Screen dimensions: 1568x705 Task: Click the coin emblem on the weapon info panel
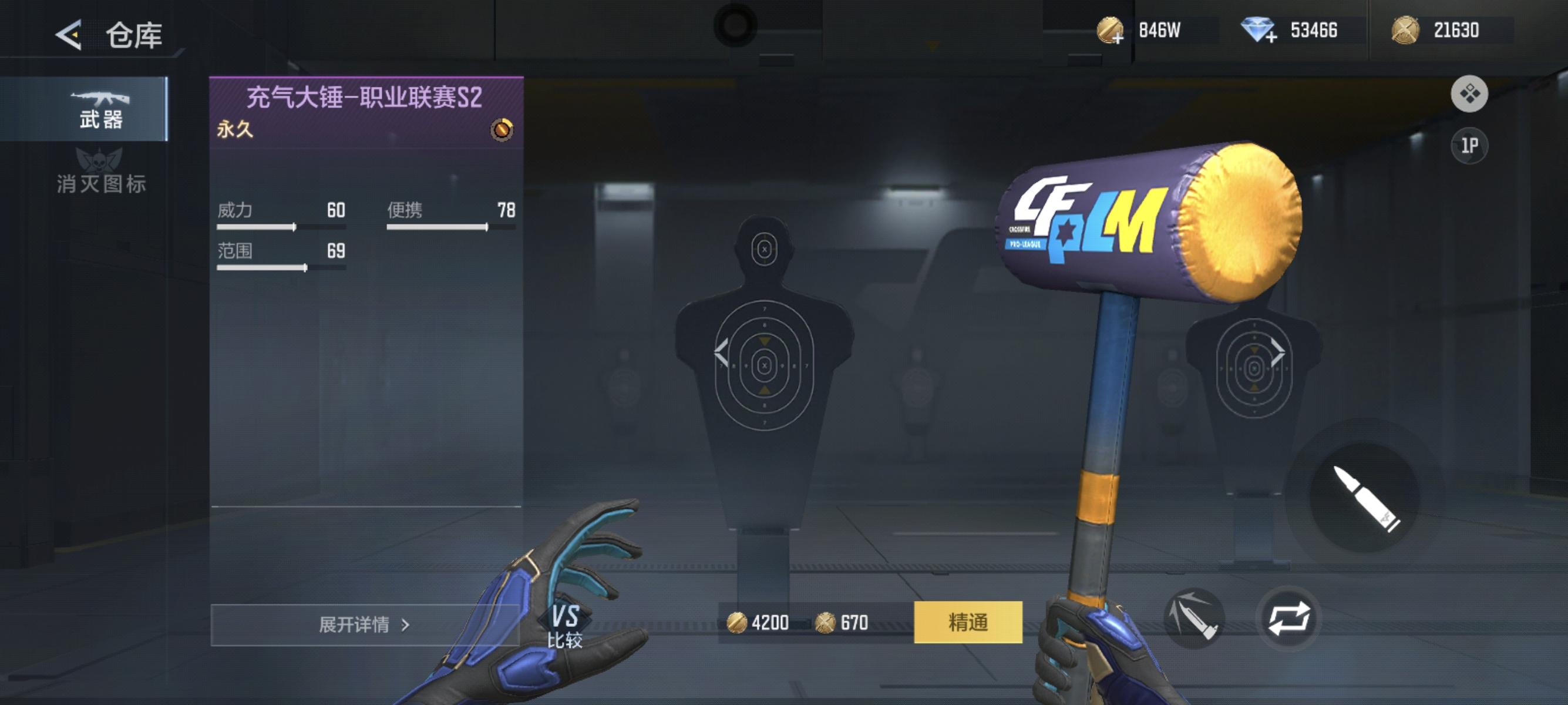click(500, 129)
